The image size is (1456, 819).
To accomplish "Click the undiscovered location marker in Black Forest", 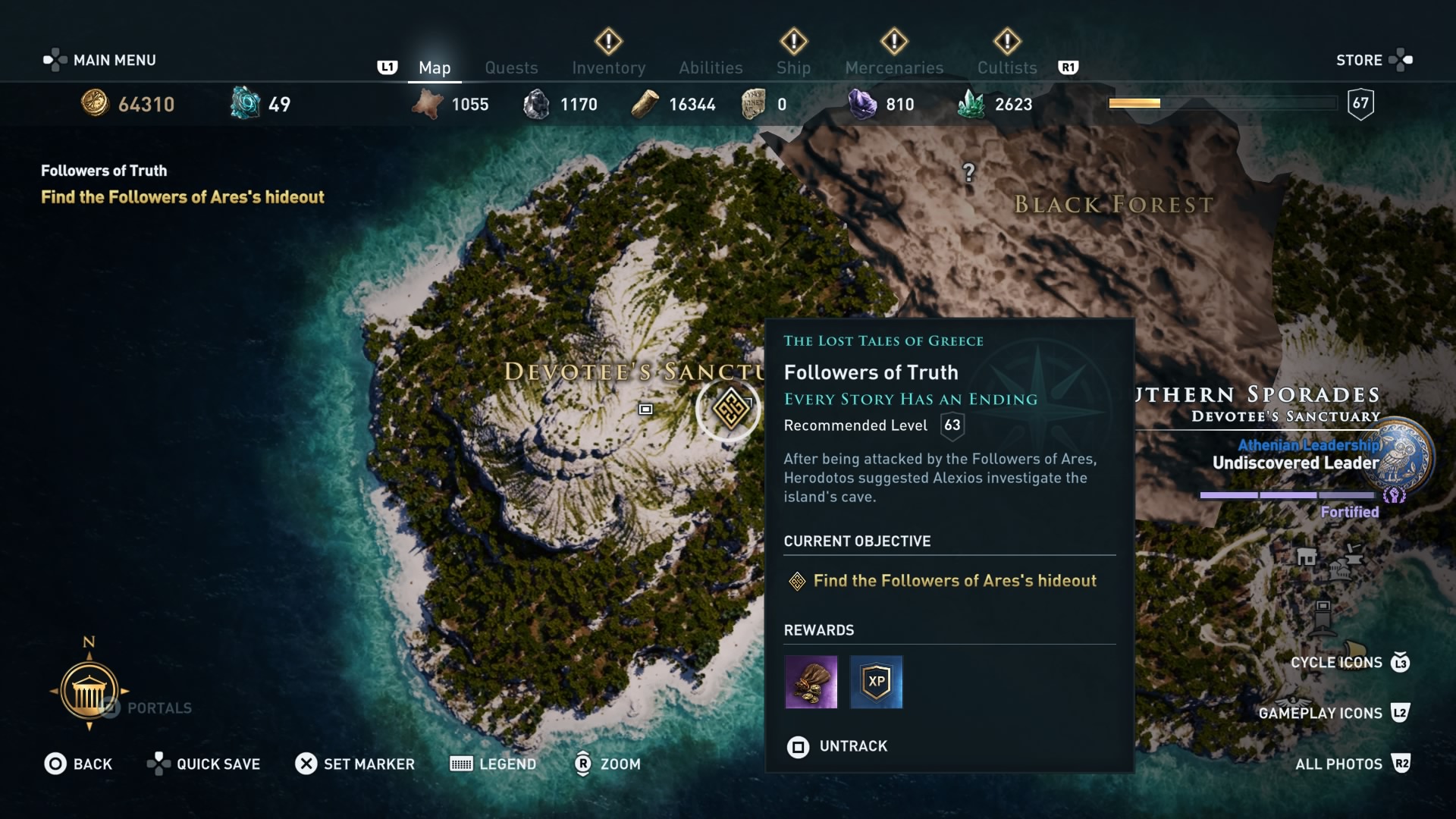I will click(968, 173).
